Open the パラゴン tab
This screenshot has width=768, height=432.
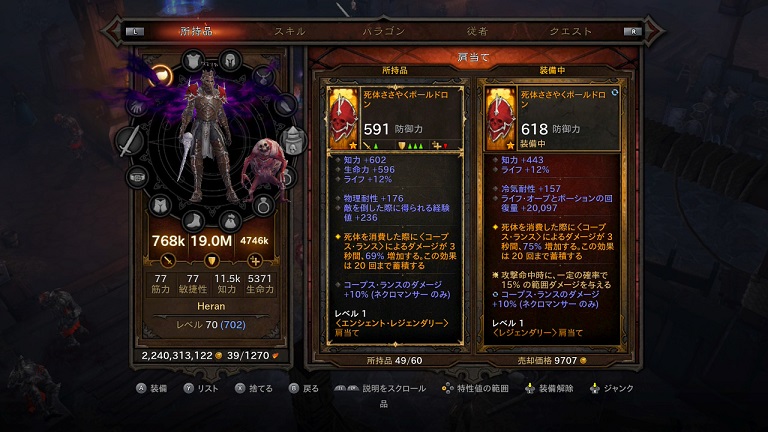click(382, 31)
